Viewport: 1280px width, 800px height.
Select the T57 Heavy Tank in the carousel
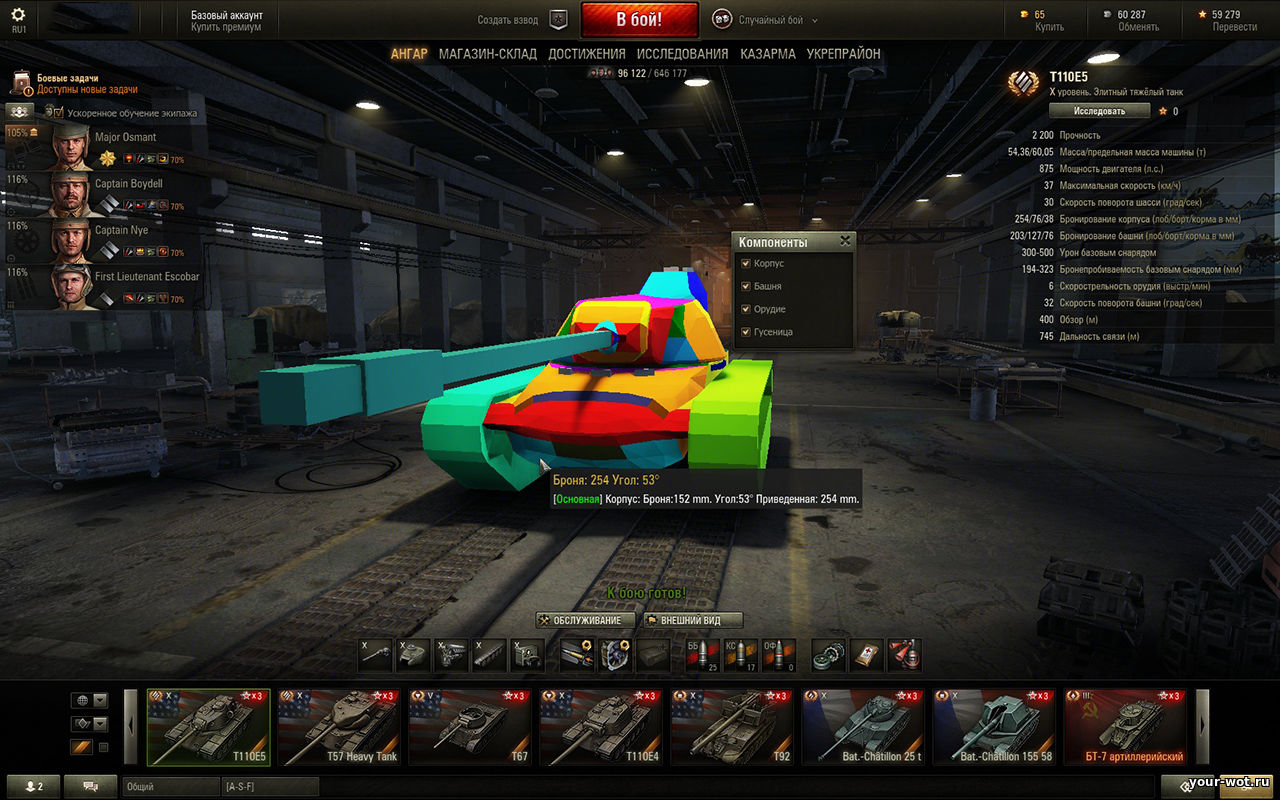339,727
